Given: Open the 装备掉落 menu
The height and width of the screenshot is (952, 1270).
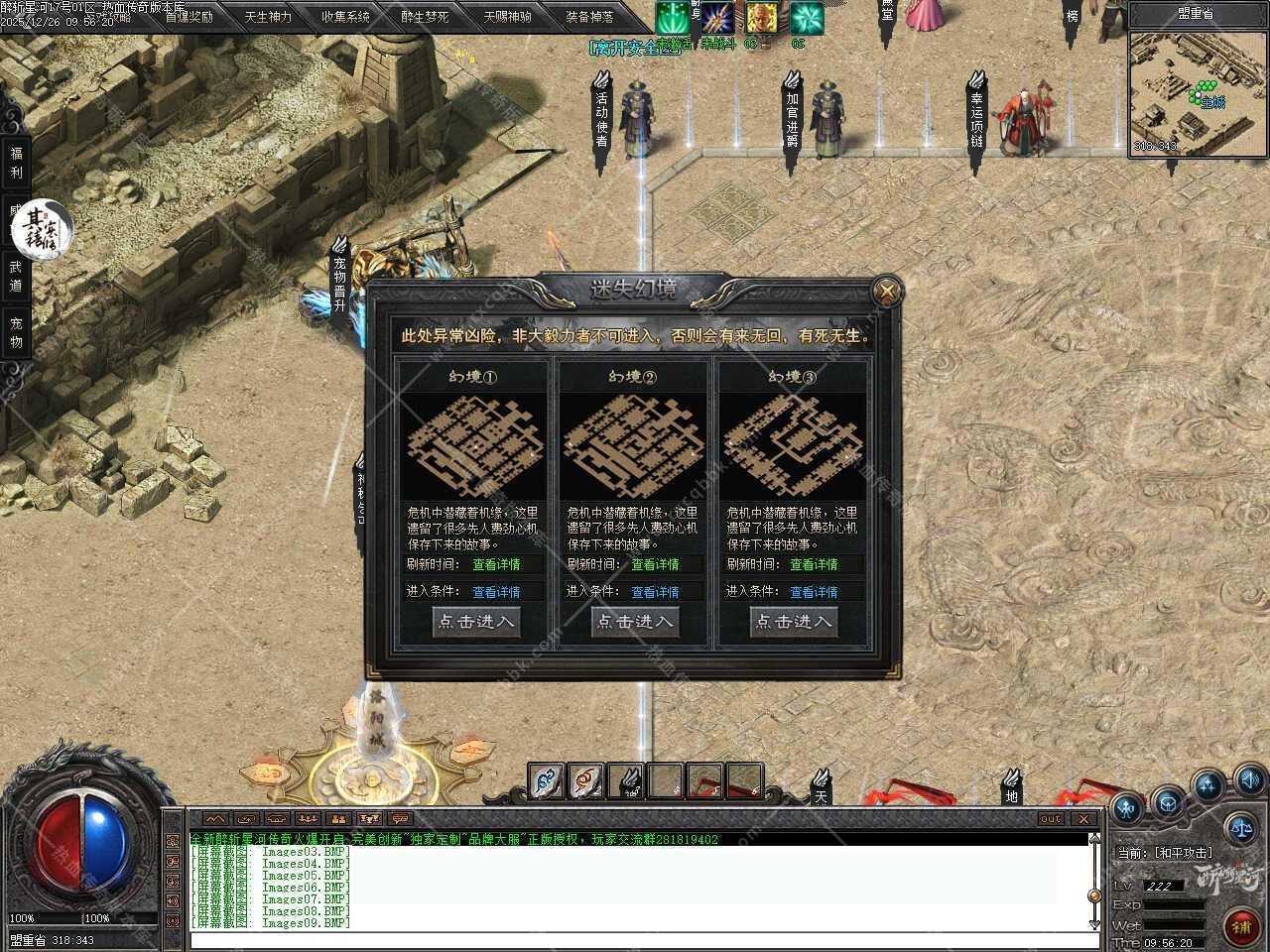Looking at the screenshot, I should (x=589, y=17).
